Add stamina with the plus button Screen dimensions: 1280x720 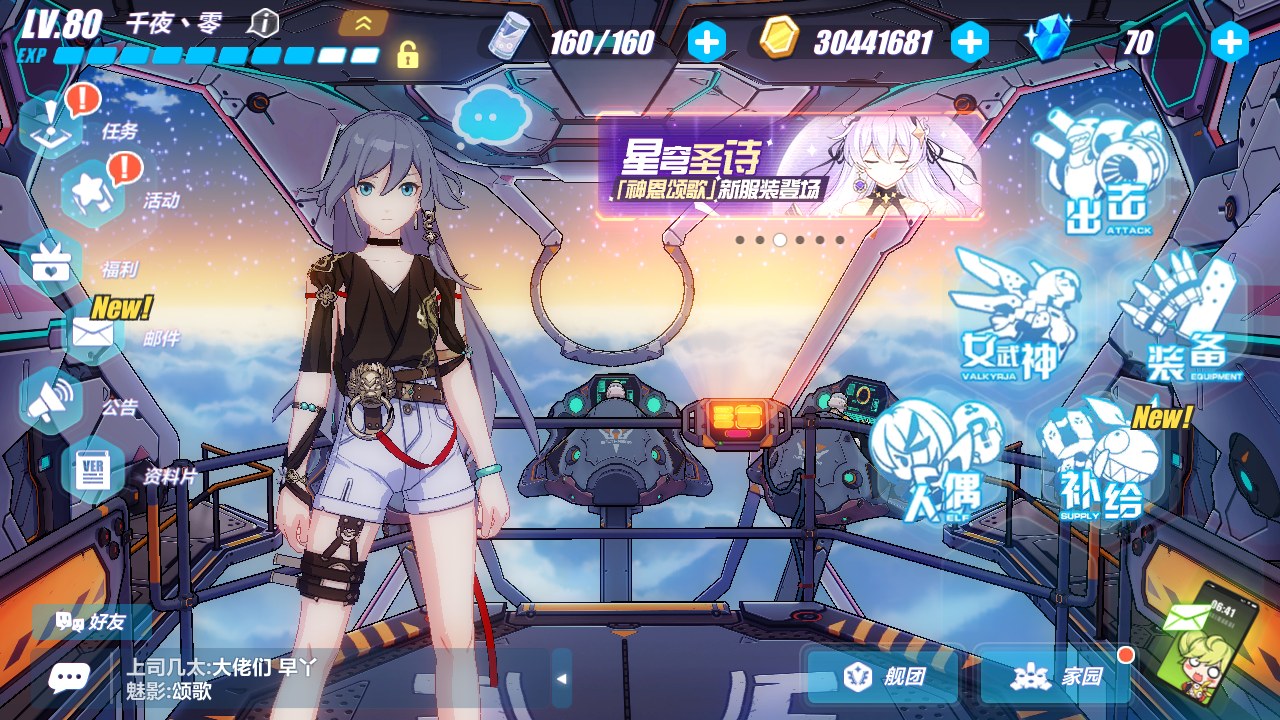[706, 42]
